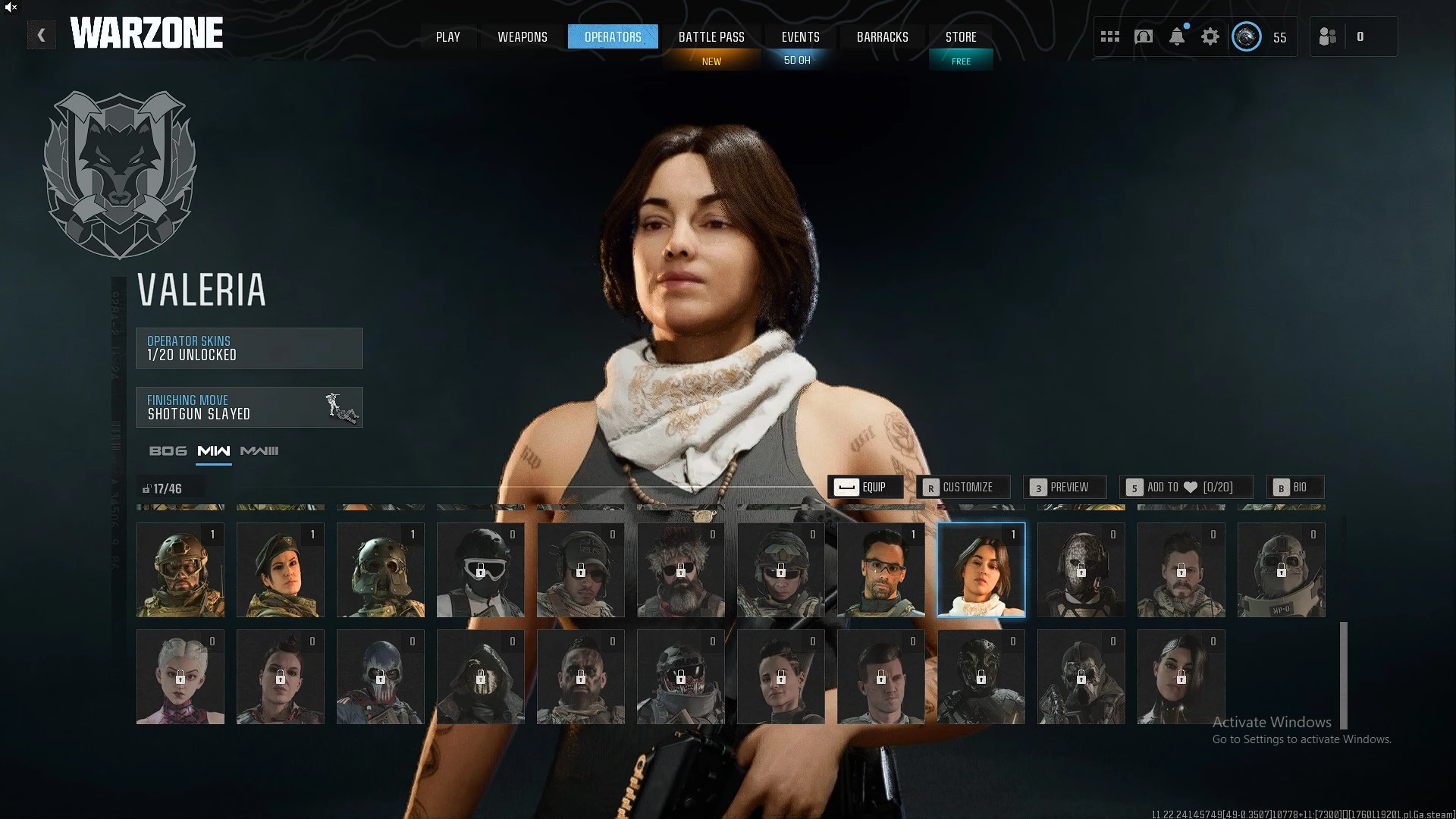This screenshot has height=819, width=1456.
Task: Open settings with the gear icon
Action: click(x=1210, y=36)
